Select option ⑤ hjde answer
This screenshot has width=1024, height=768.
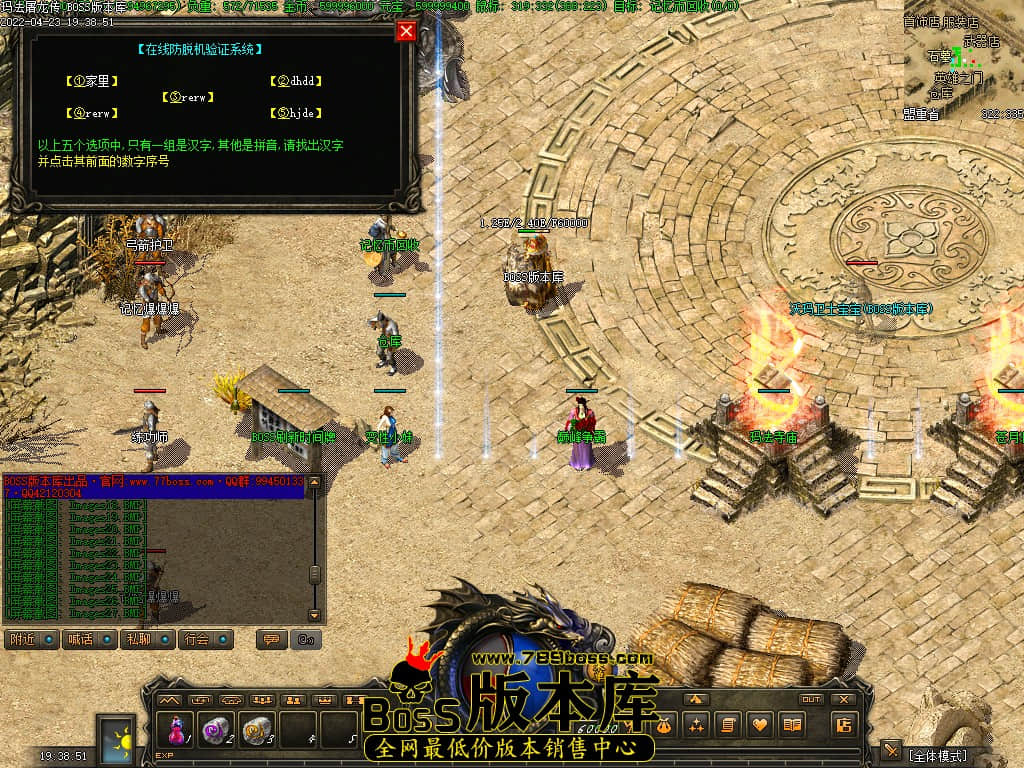pyautogui.click(x=297, y=114)
